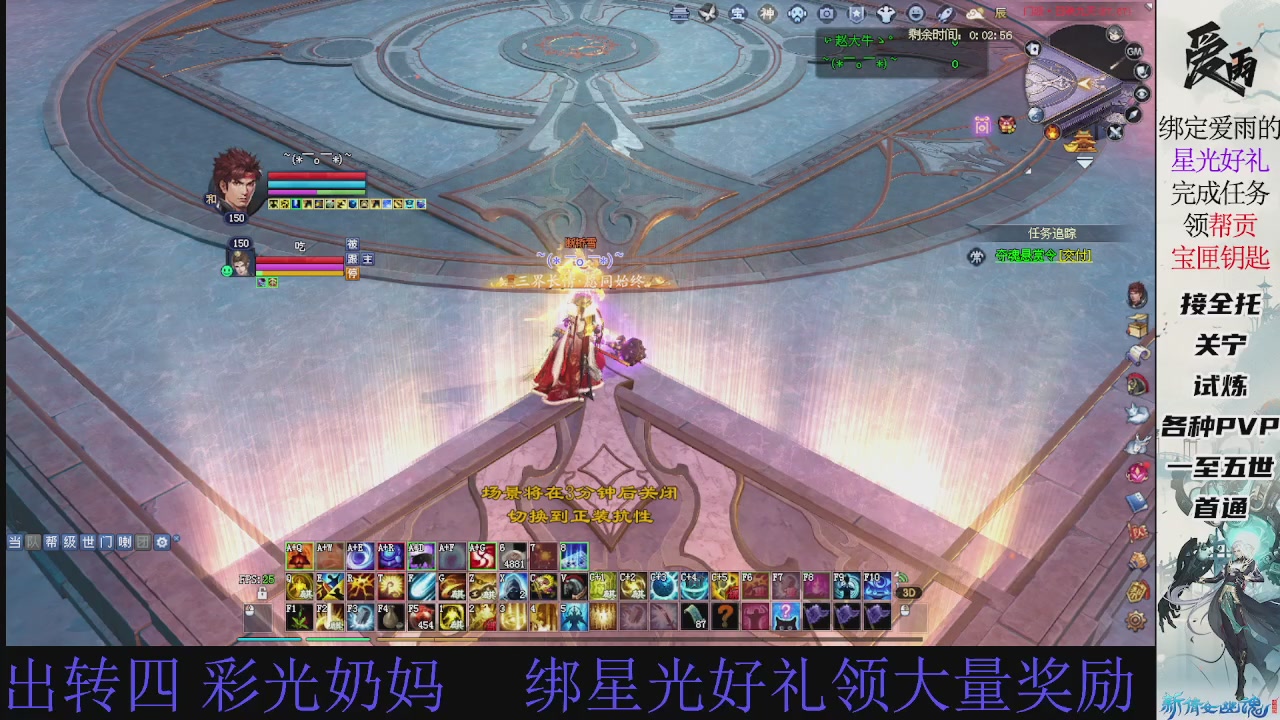Select the camera screenshot icon in top toolbar
1280x720 pixels.
tap(828, 14)
